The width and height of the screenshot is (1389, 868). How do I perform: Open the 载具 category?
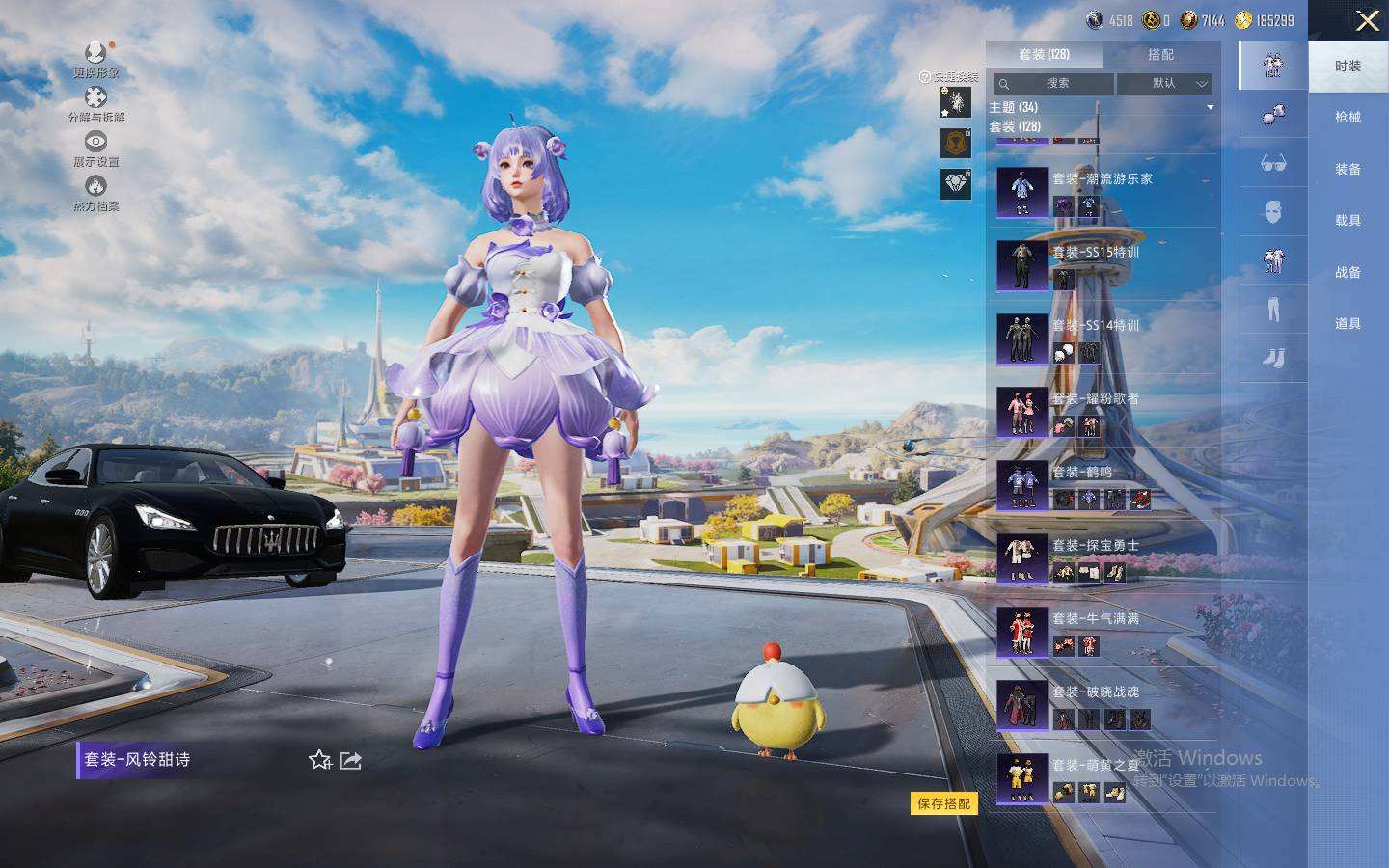pos(1348,221)
